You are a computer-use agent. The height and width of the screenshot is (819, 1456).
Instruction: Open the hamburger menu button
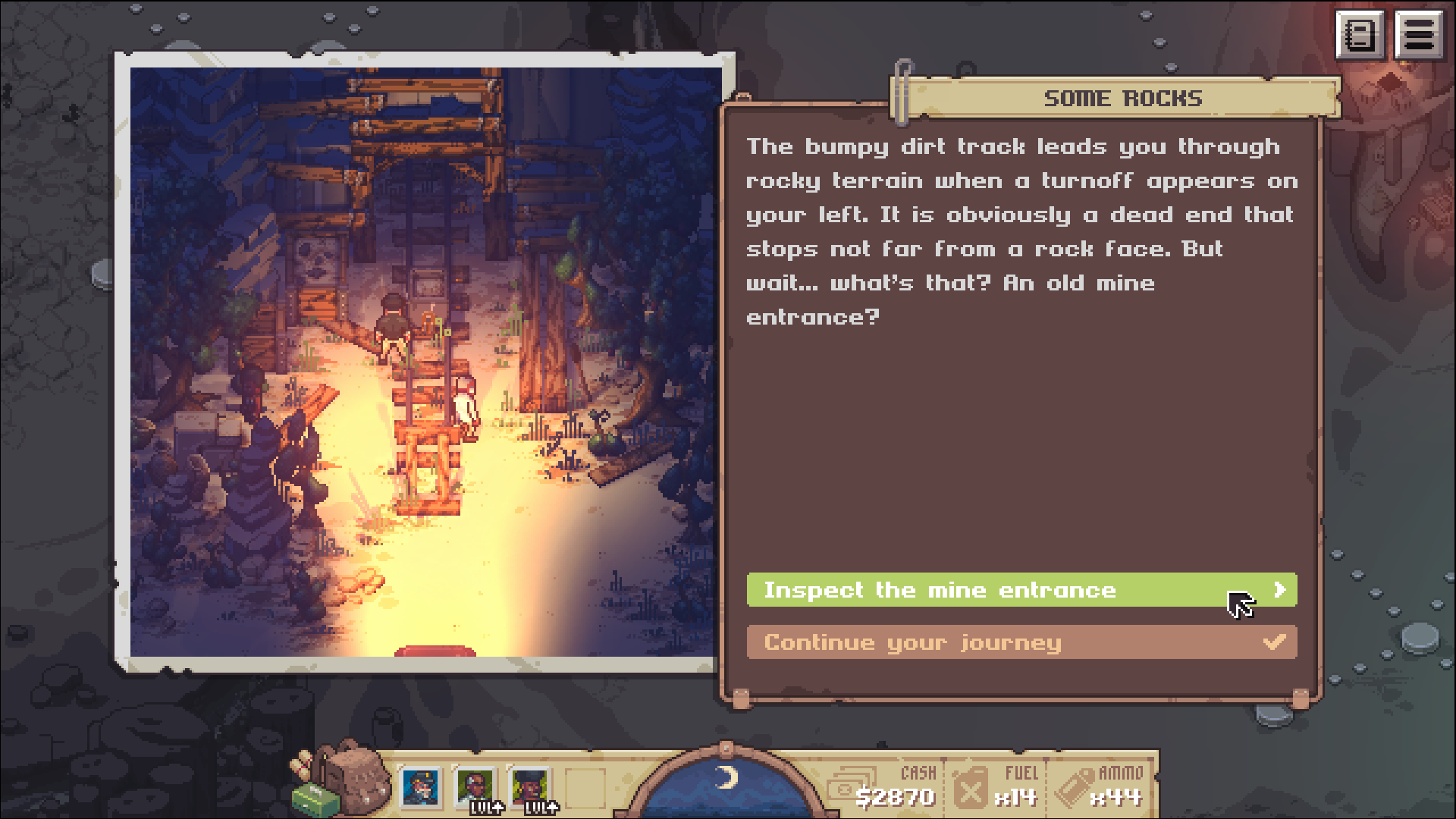pos(1419,35)
